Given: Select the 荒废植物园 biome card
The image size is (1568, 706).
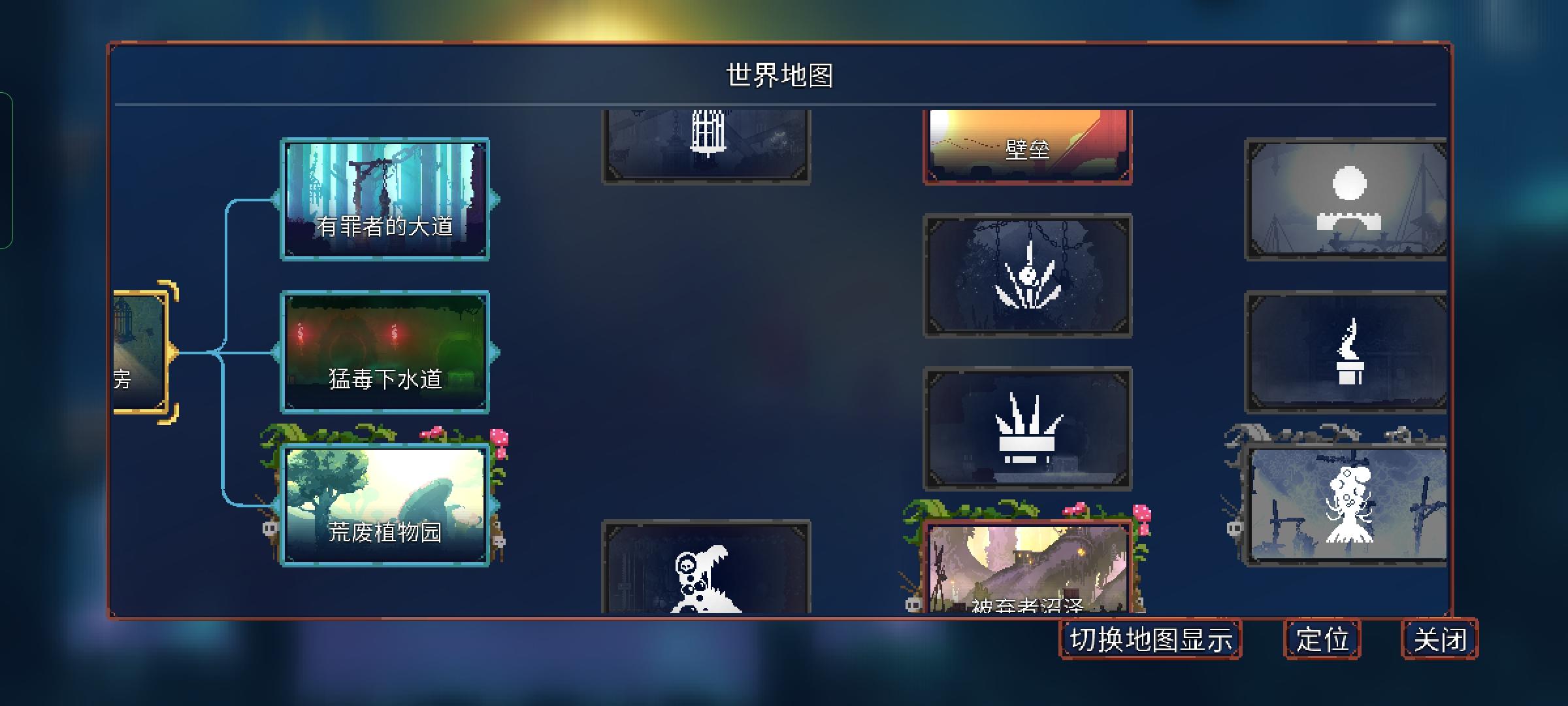Looking at the screenshot, I should [x=387, y=503].
